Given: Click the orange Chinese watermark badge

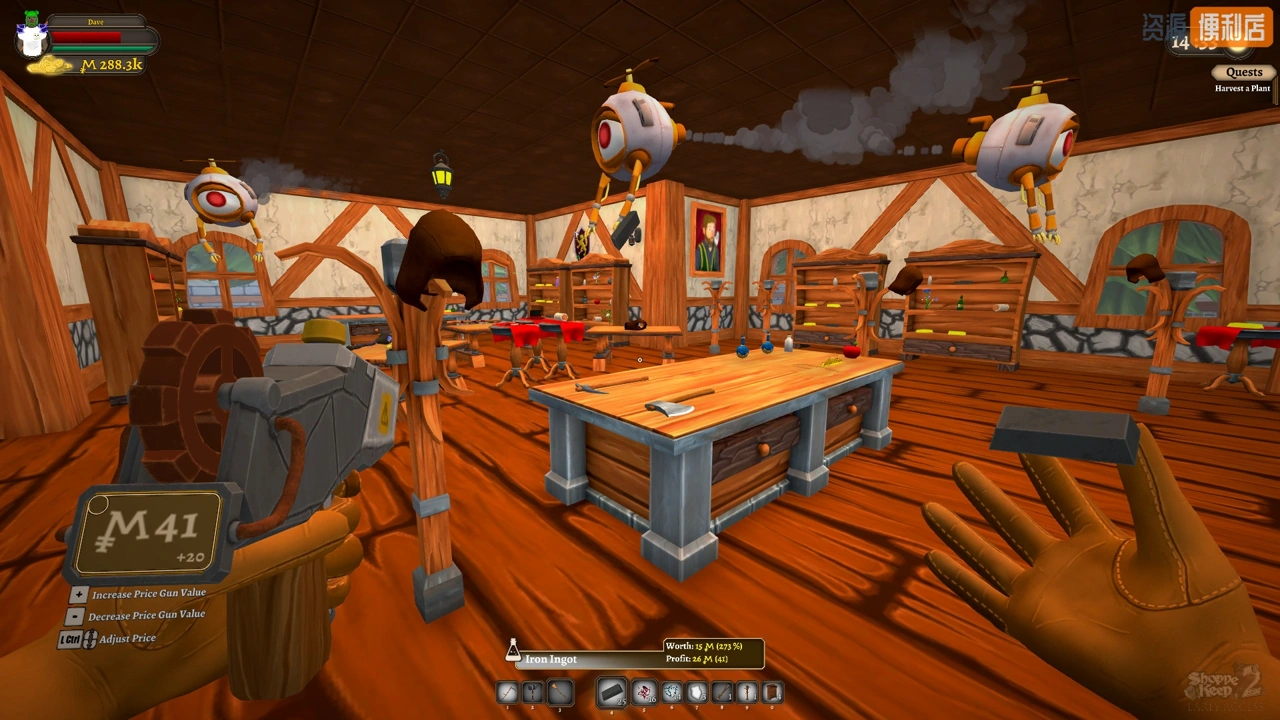Looking at the screenshot, I should tap(1231, 27).
